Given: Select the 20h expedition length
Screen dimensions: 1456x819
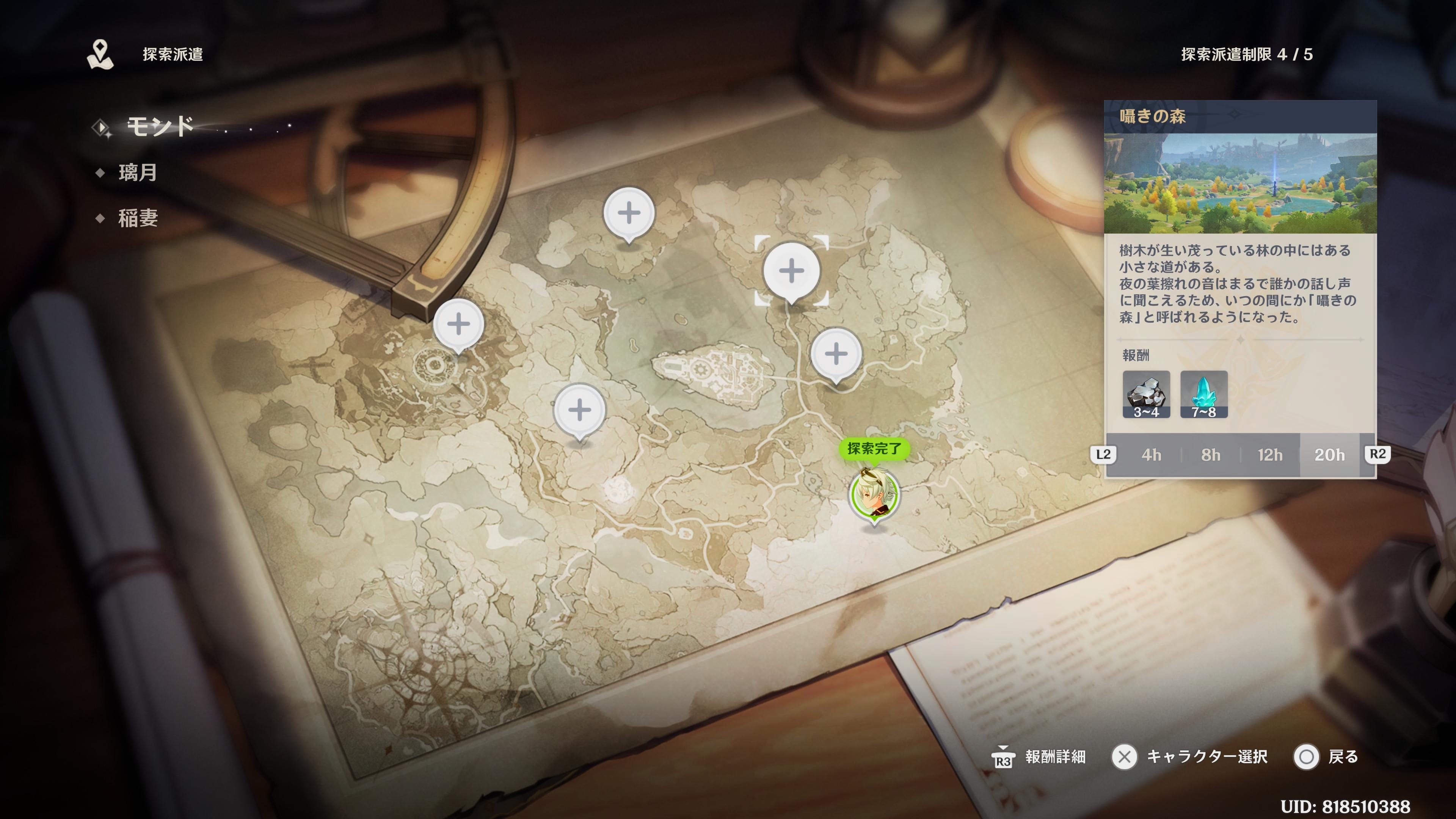Looking at the screenshot, I should click(x=1329, y=455).
